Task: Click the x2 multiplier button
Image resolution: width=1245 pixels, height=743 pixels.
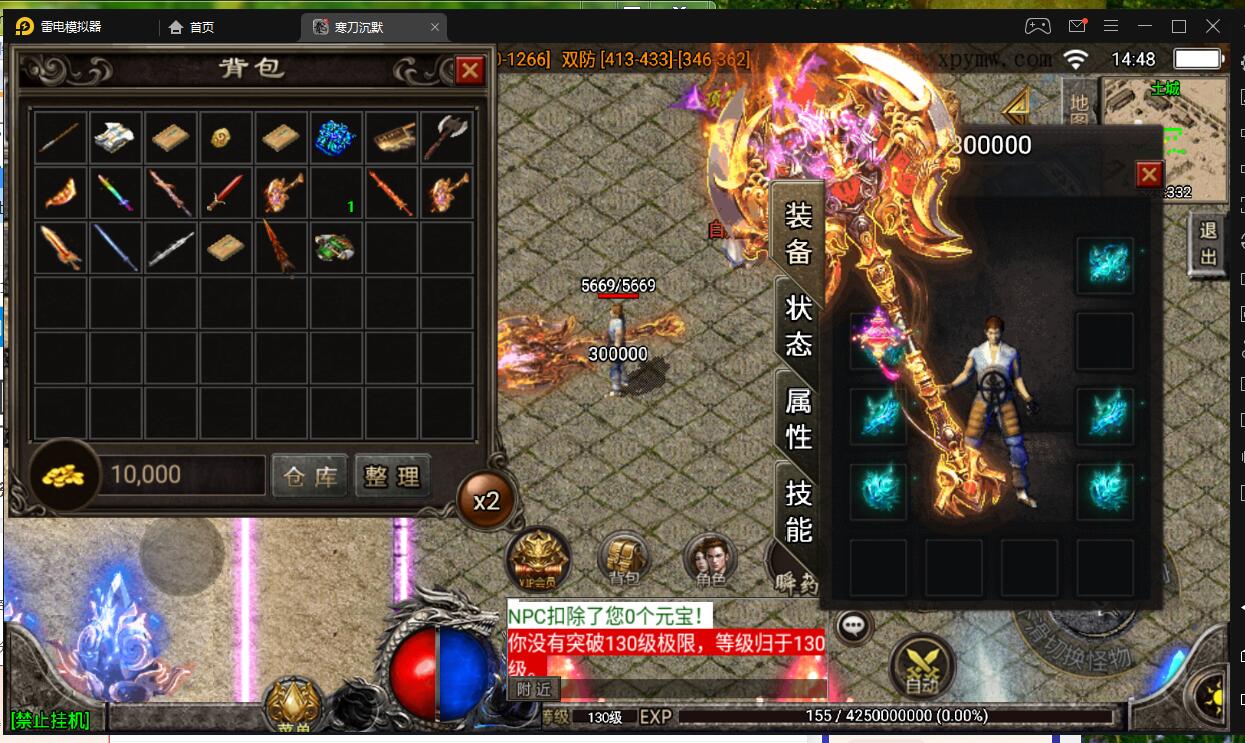Action: pos(486,501)
